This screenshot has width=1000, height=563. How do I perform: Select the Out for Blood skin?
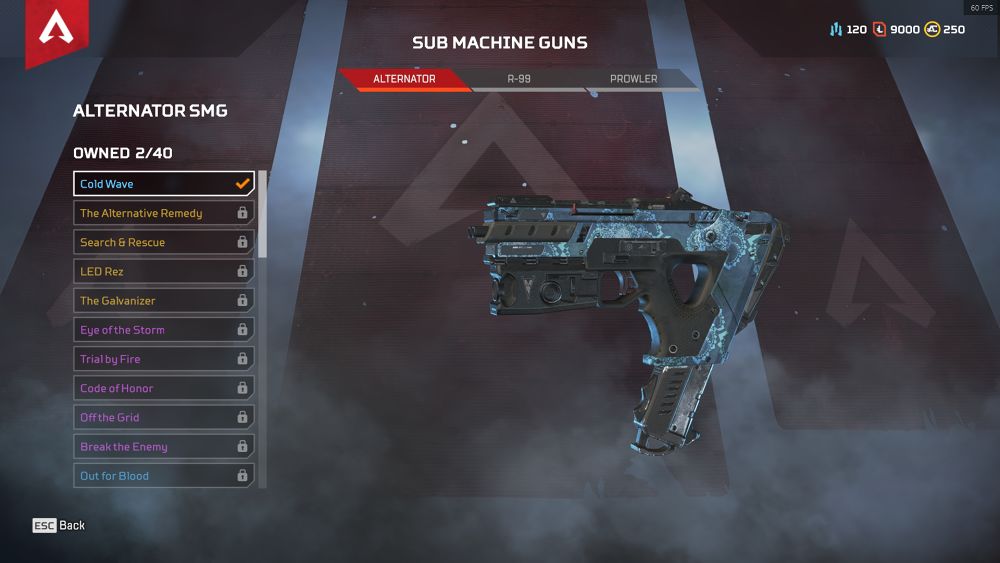(x=164, y=476)
